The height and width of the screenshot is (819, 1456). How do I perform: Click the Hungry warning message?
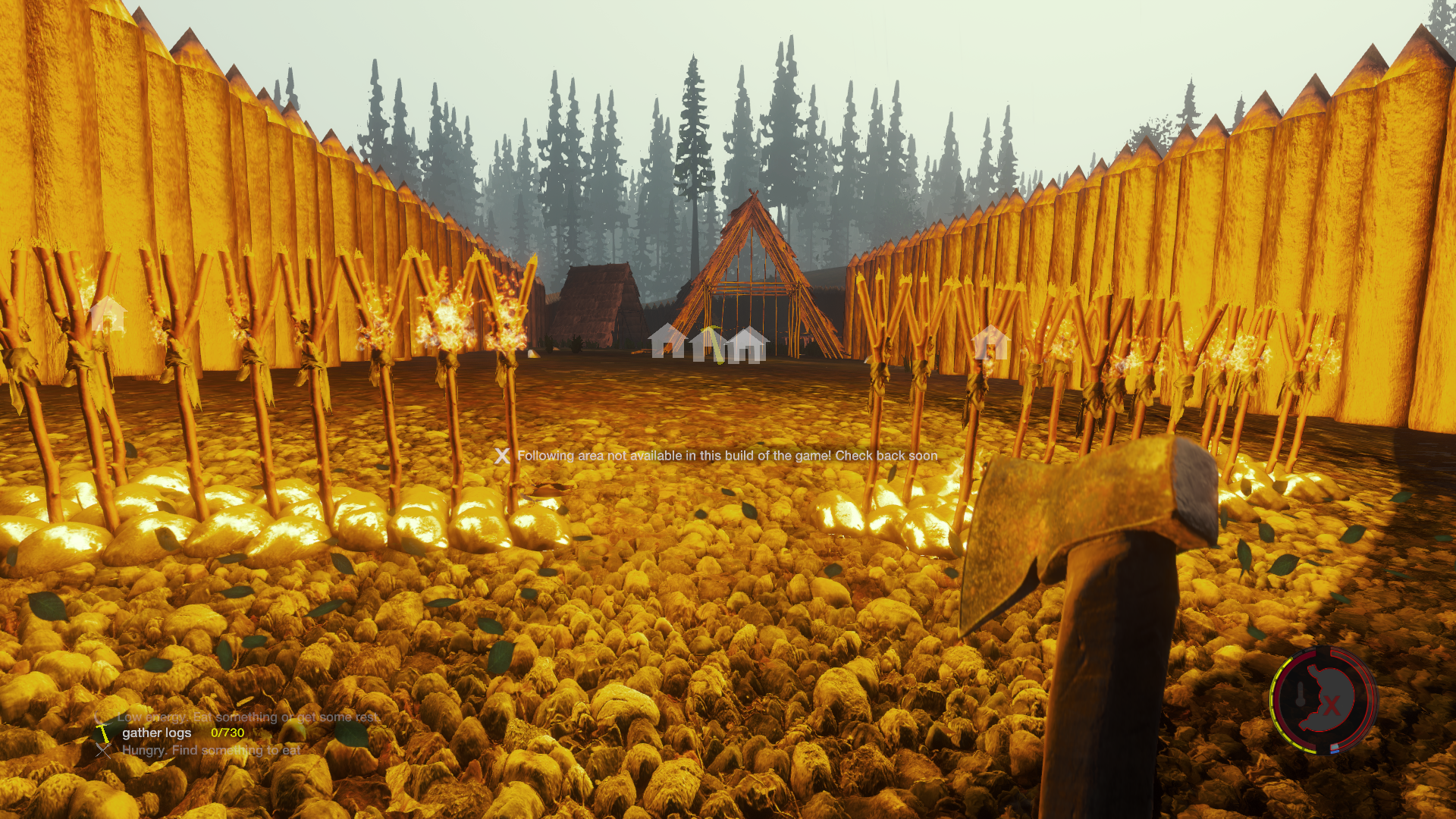pyautogui.click(x=211, y=750)
